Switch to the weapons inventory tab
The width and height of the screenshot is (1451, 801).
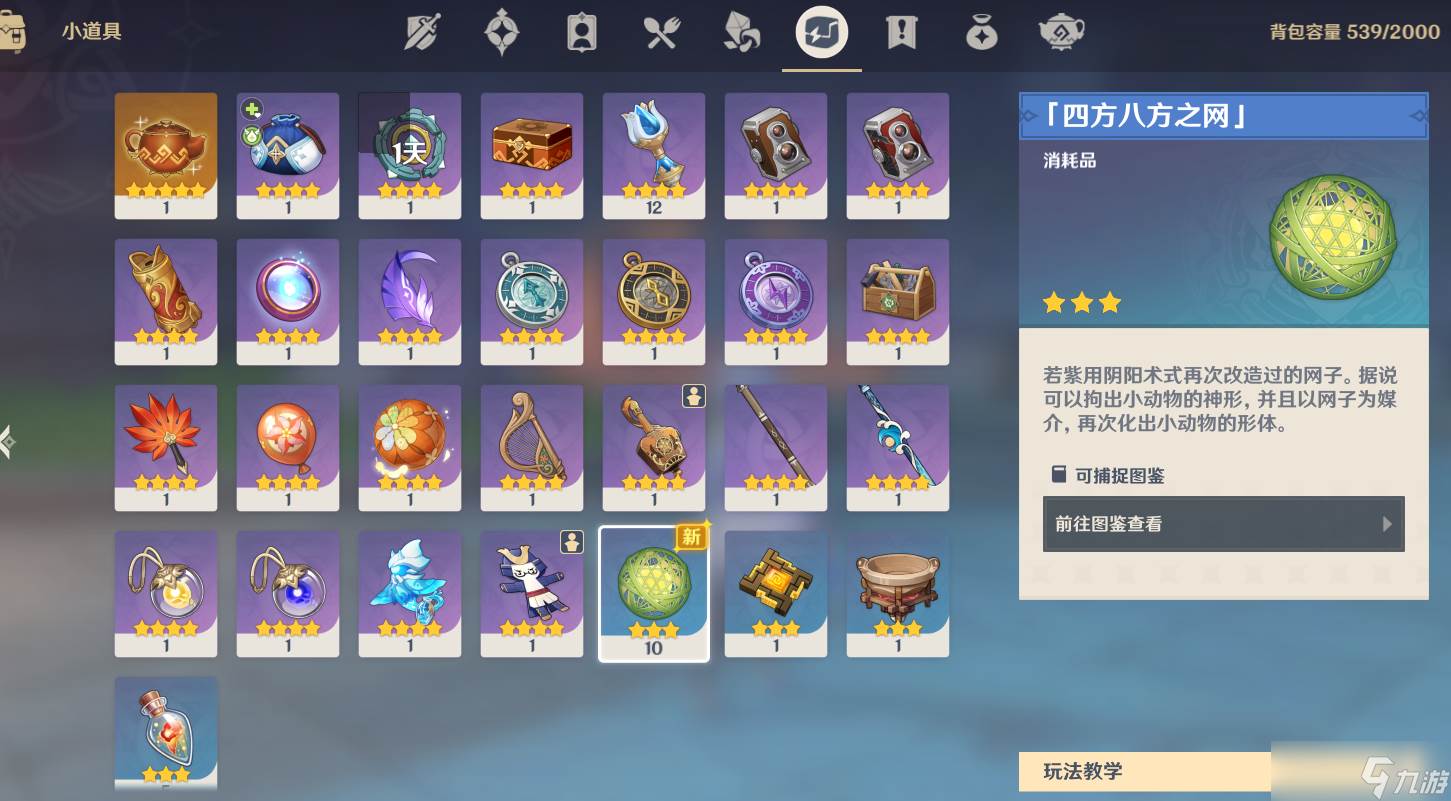pos(422,33)
